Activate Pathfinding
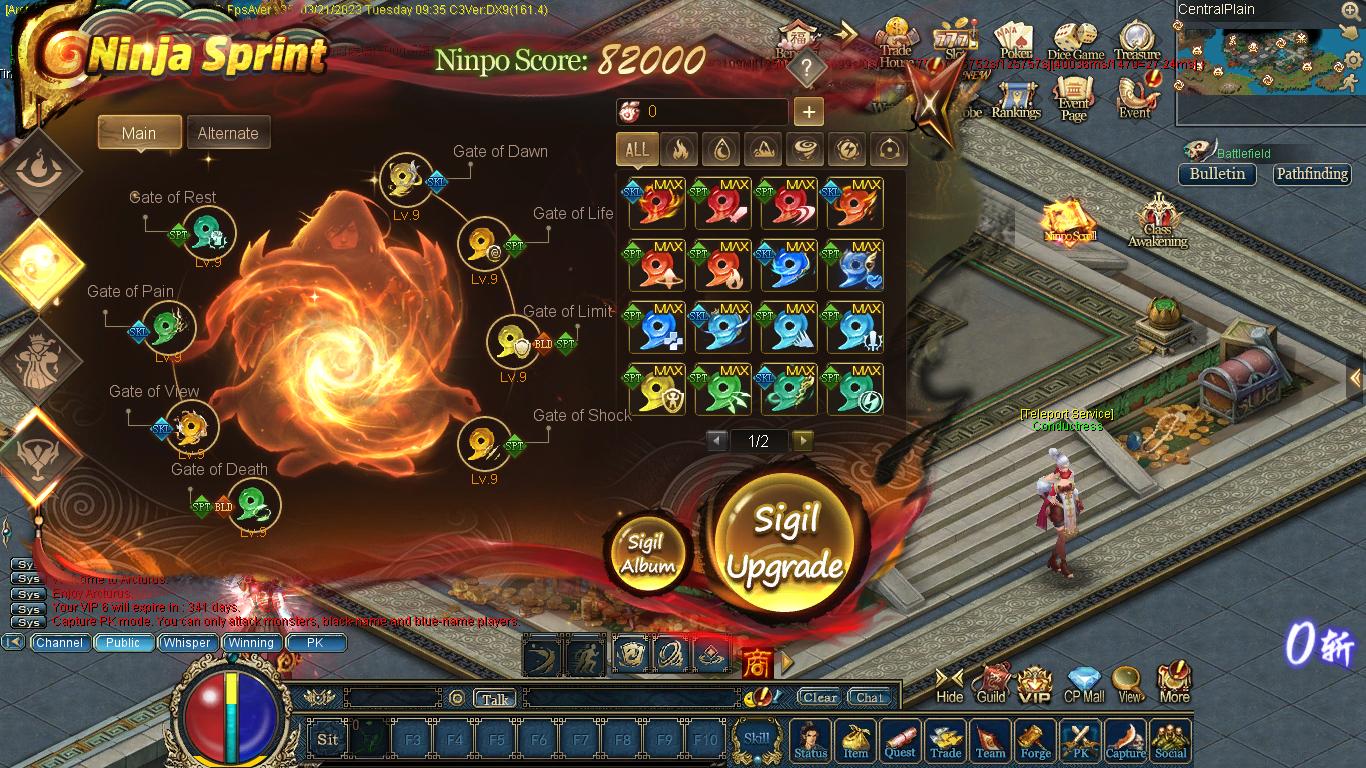1366x768 pixels. 1312,174
